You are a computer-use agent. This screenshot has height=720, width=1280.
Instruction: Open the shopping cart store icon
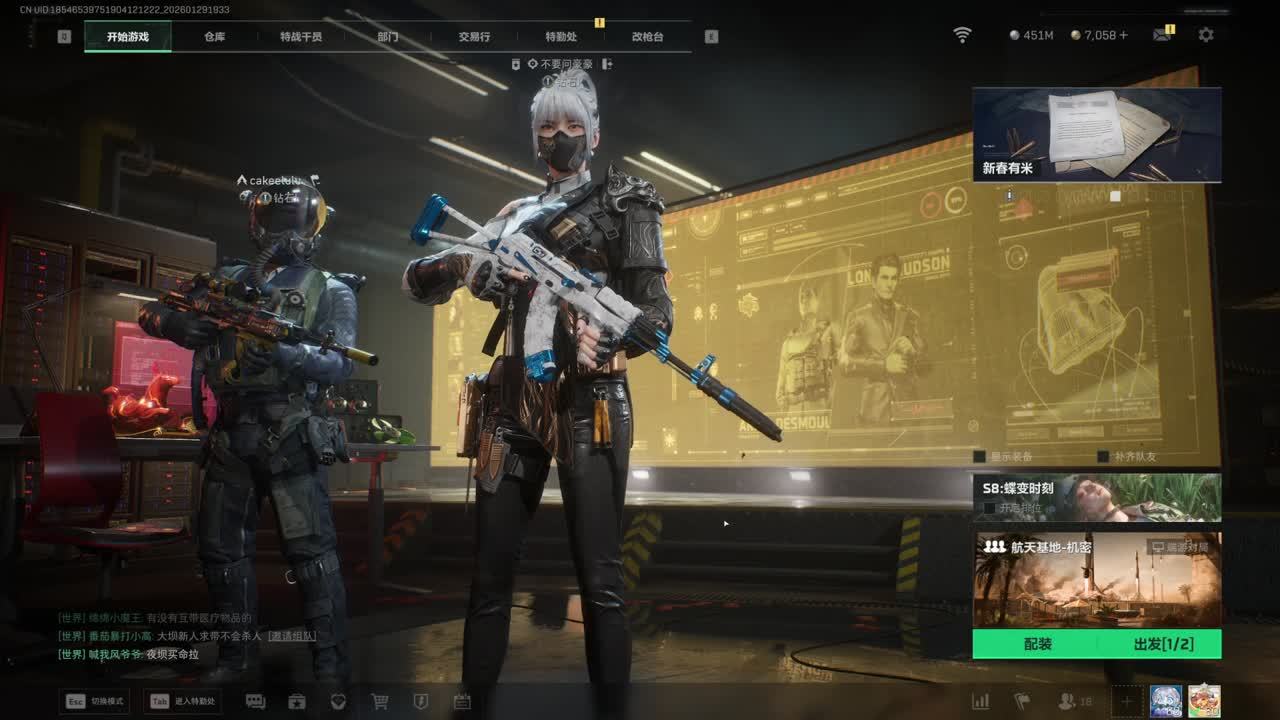380,702
